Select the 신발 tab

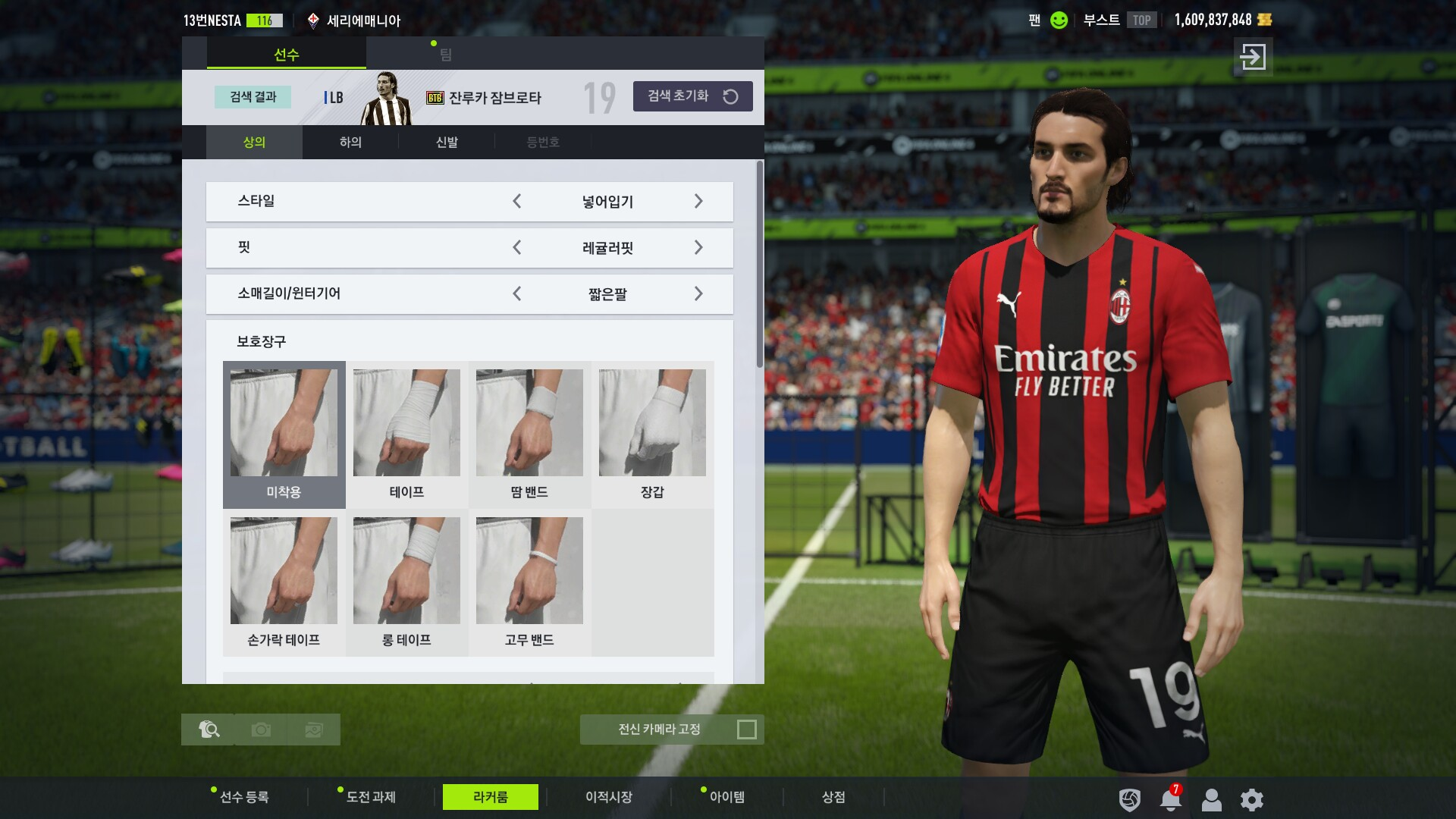pos(447,142)
